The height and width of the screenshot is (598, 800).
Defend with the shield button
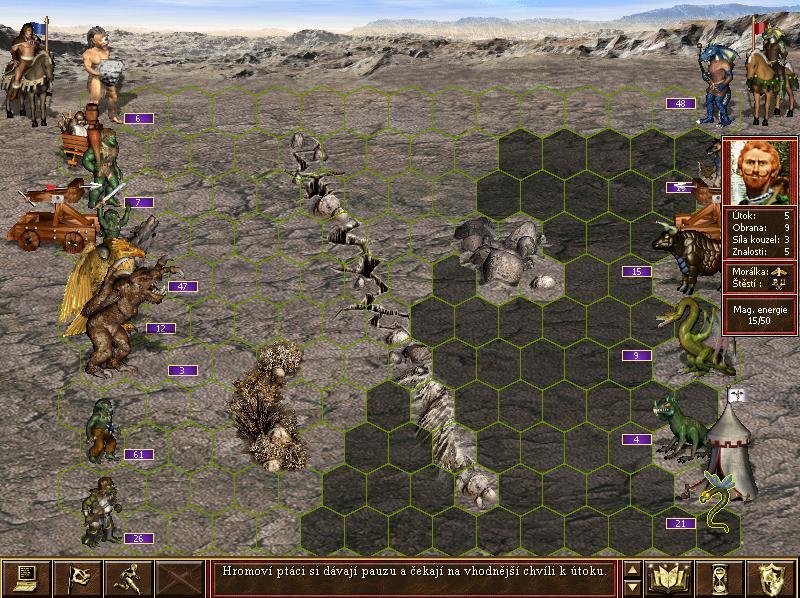click(x=771, y=576)
